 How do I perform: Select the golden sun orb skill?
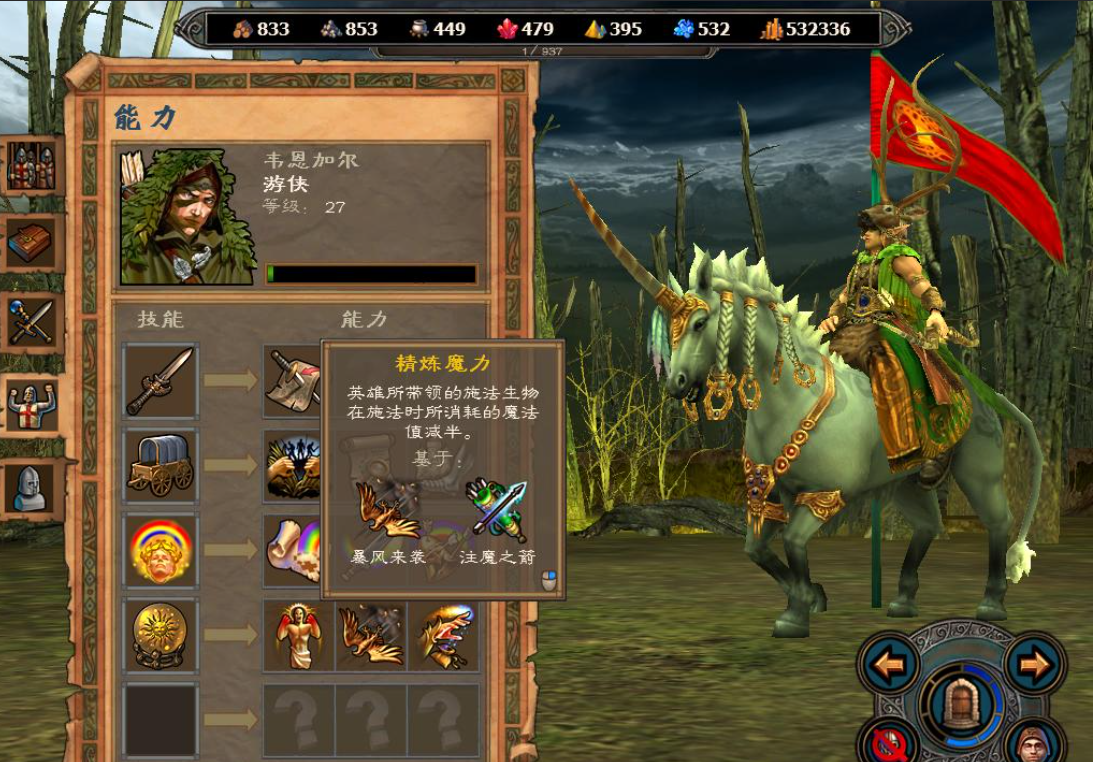(x=161, y=636)
